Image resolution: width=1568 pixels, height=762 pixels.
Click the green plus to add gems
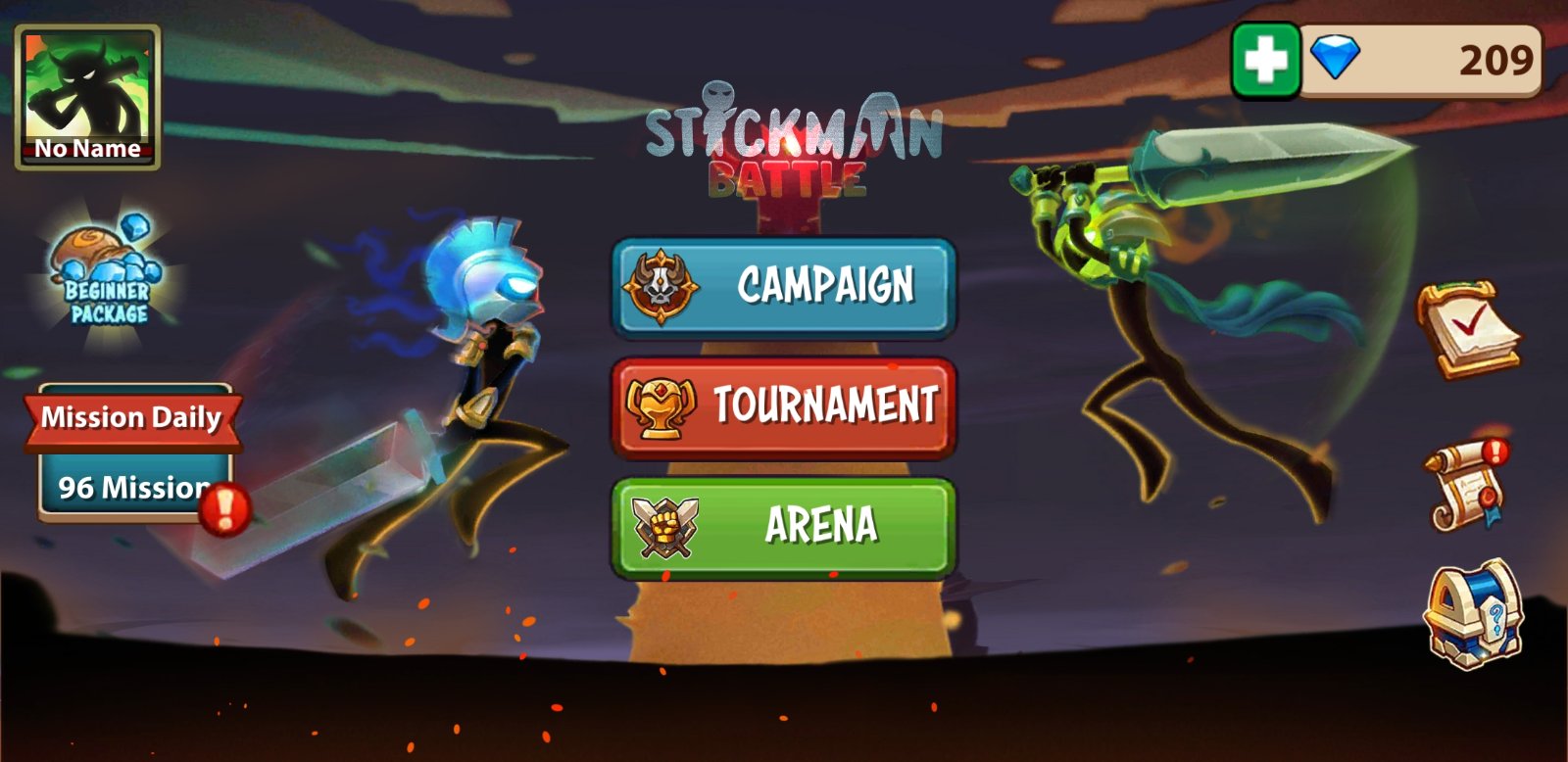coord(1265,61)
